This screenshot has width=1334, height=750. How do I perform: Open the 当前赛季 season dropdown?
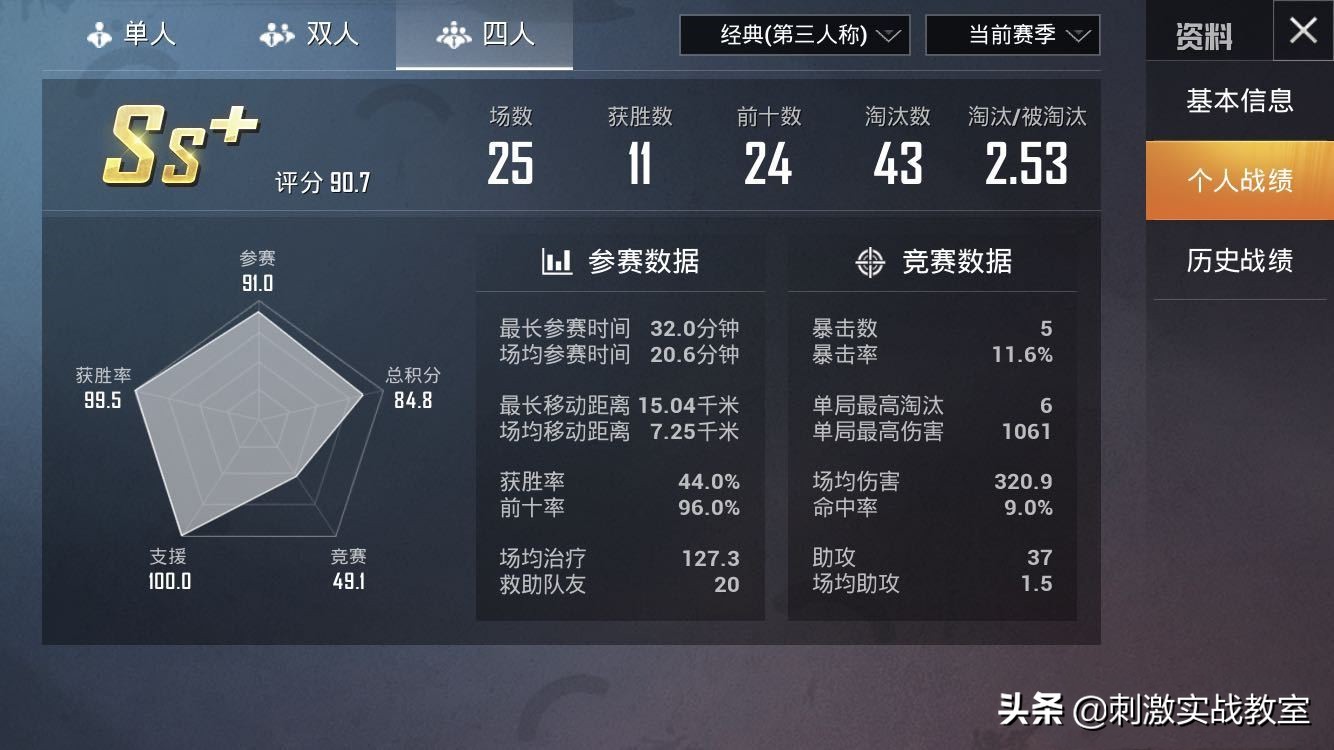[x=1013, y=35]
